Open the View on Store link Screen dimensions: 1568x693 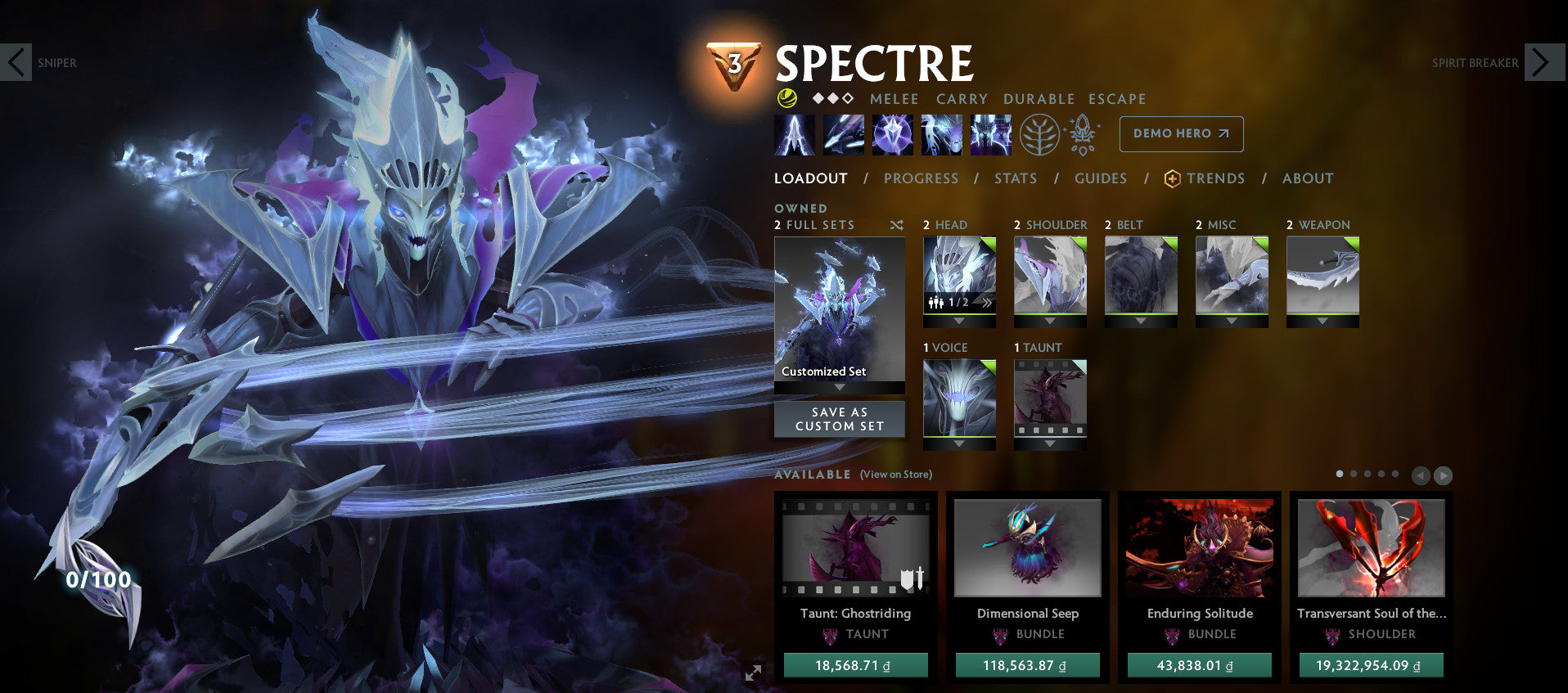point(895,475)
